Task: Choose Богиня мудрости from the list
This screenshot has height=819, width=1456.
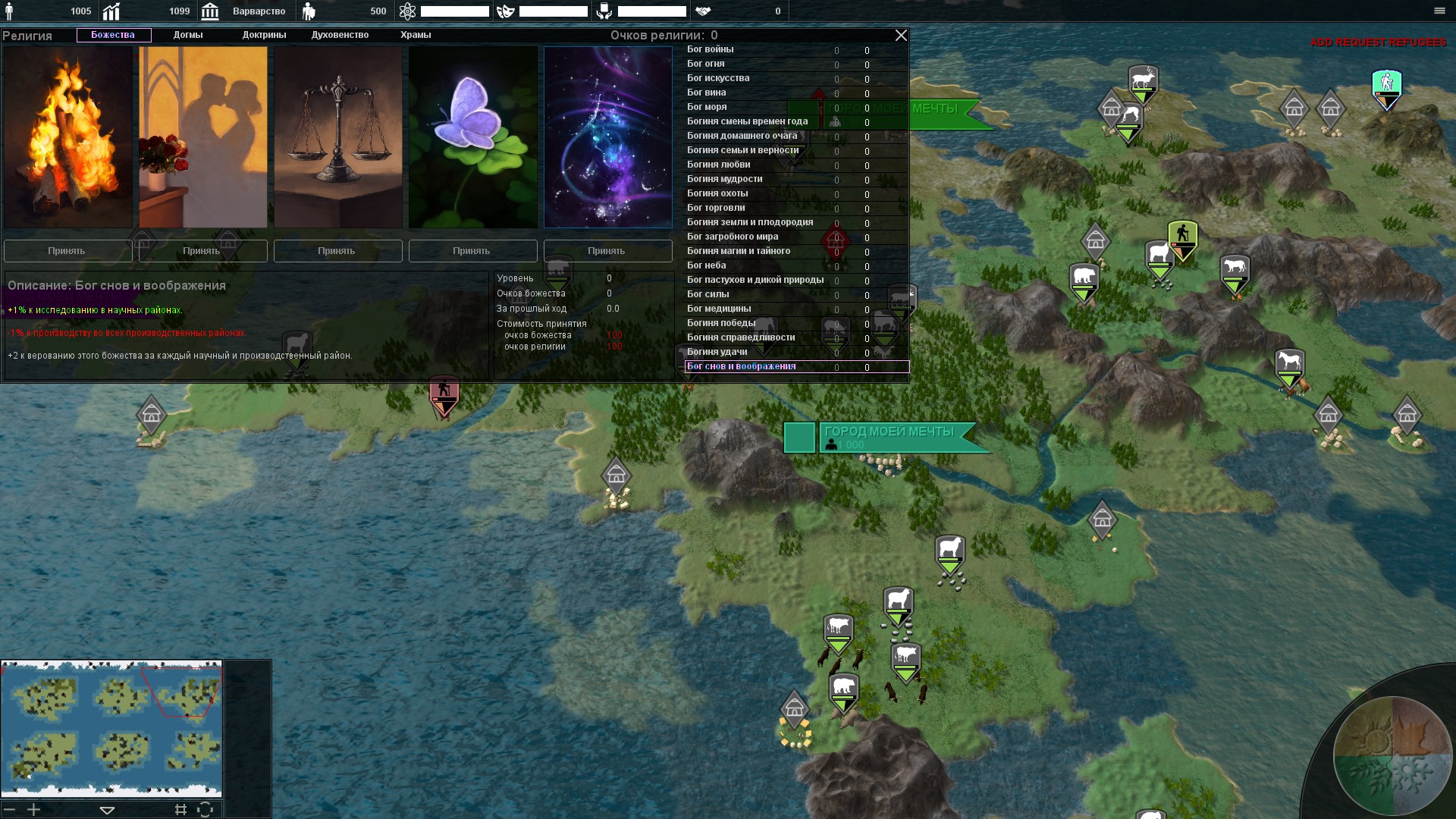Action: (725, 180)
